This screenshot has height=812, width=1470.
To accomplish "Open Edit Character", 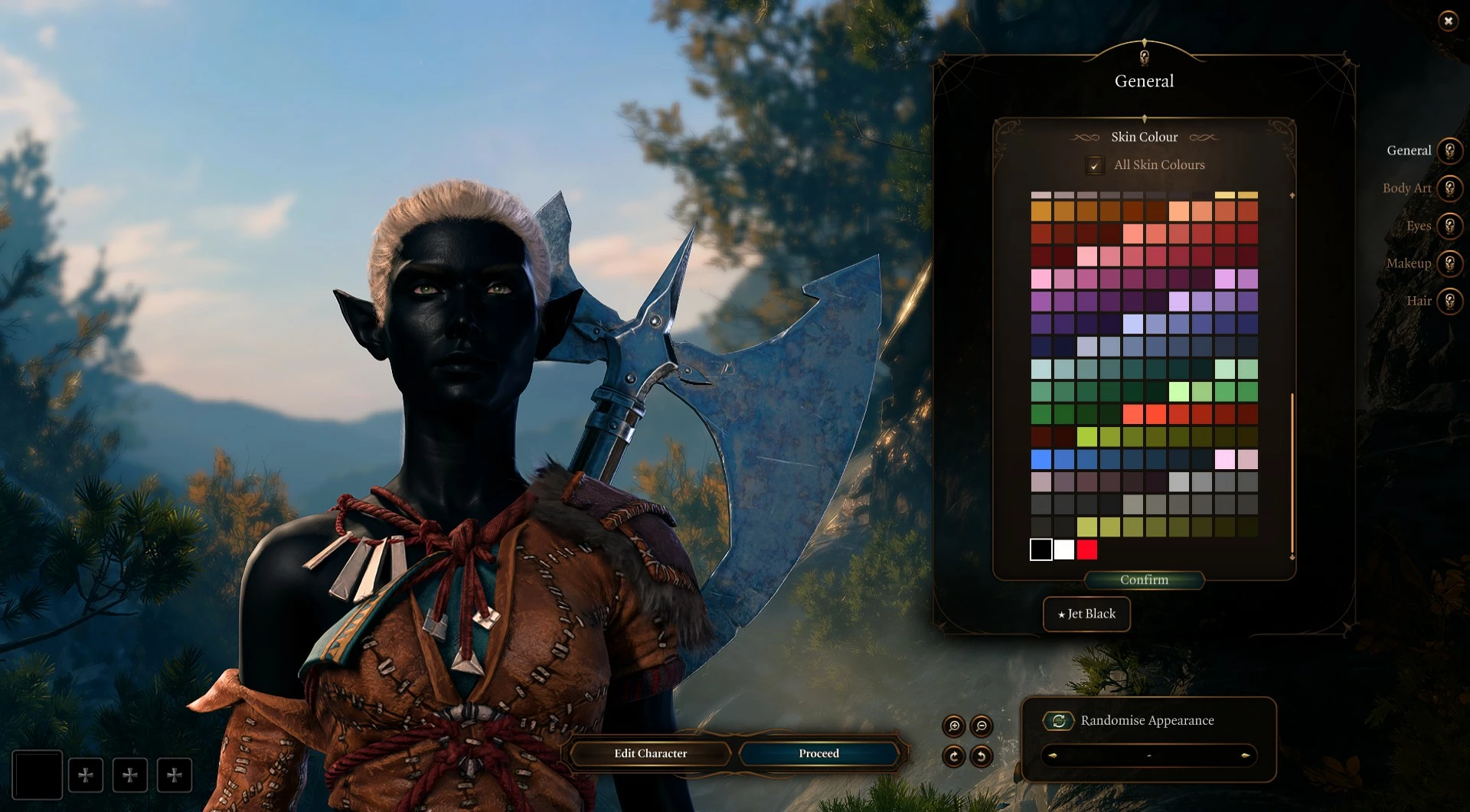I will (650, 754).
